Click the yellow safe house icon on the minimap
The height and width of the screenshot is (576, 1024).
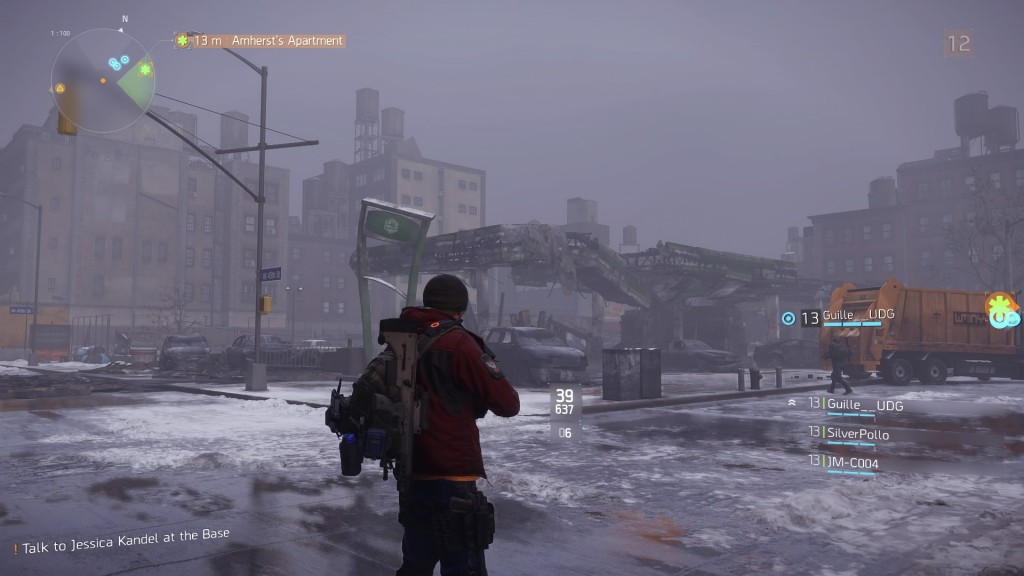click(60, 88)
